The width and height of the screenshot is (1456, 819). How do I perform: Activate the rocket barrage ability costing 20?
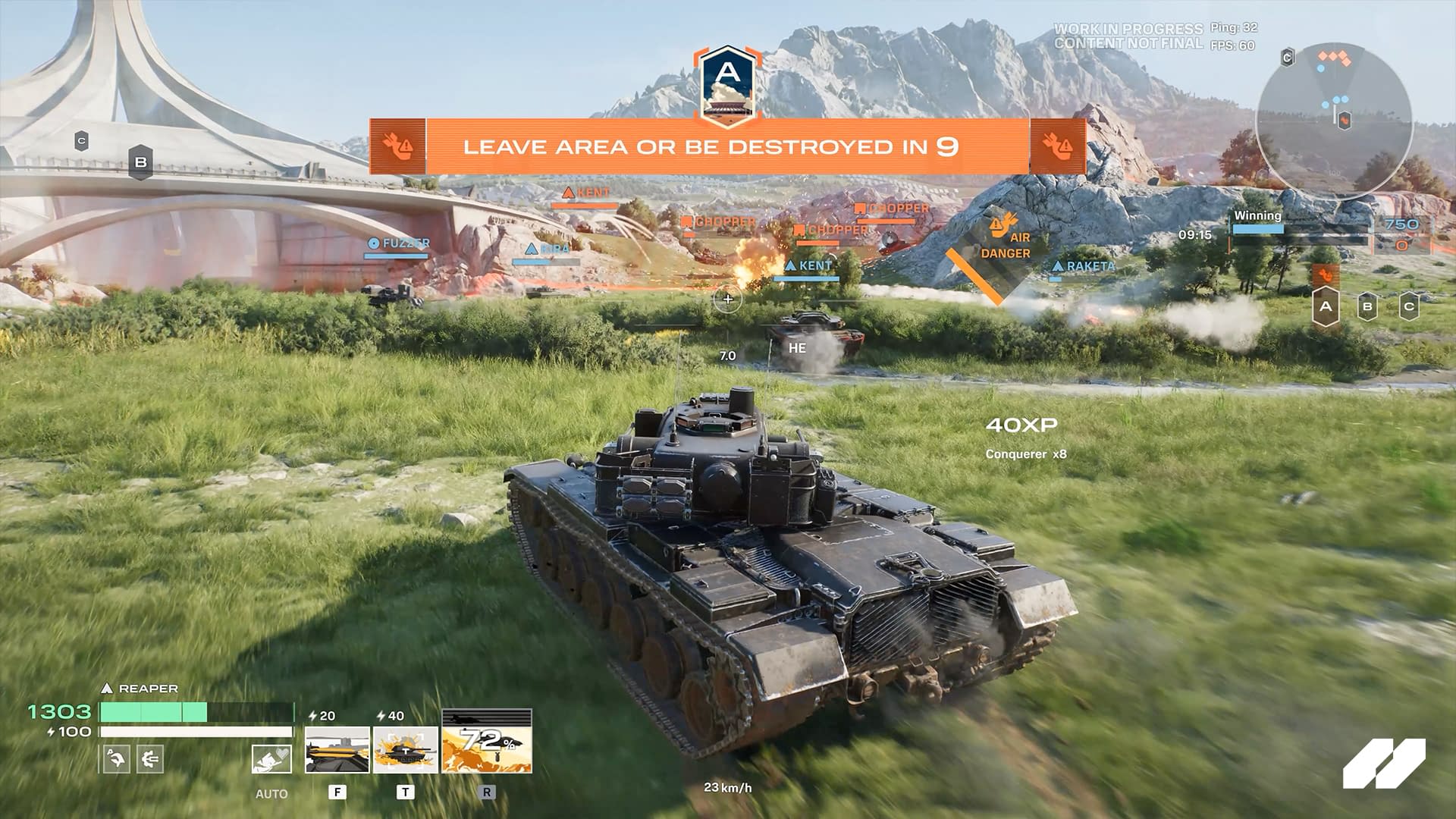coord(337,749)
